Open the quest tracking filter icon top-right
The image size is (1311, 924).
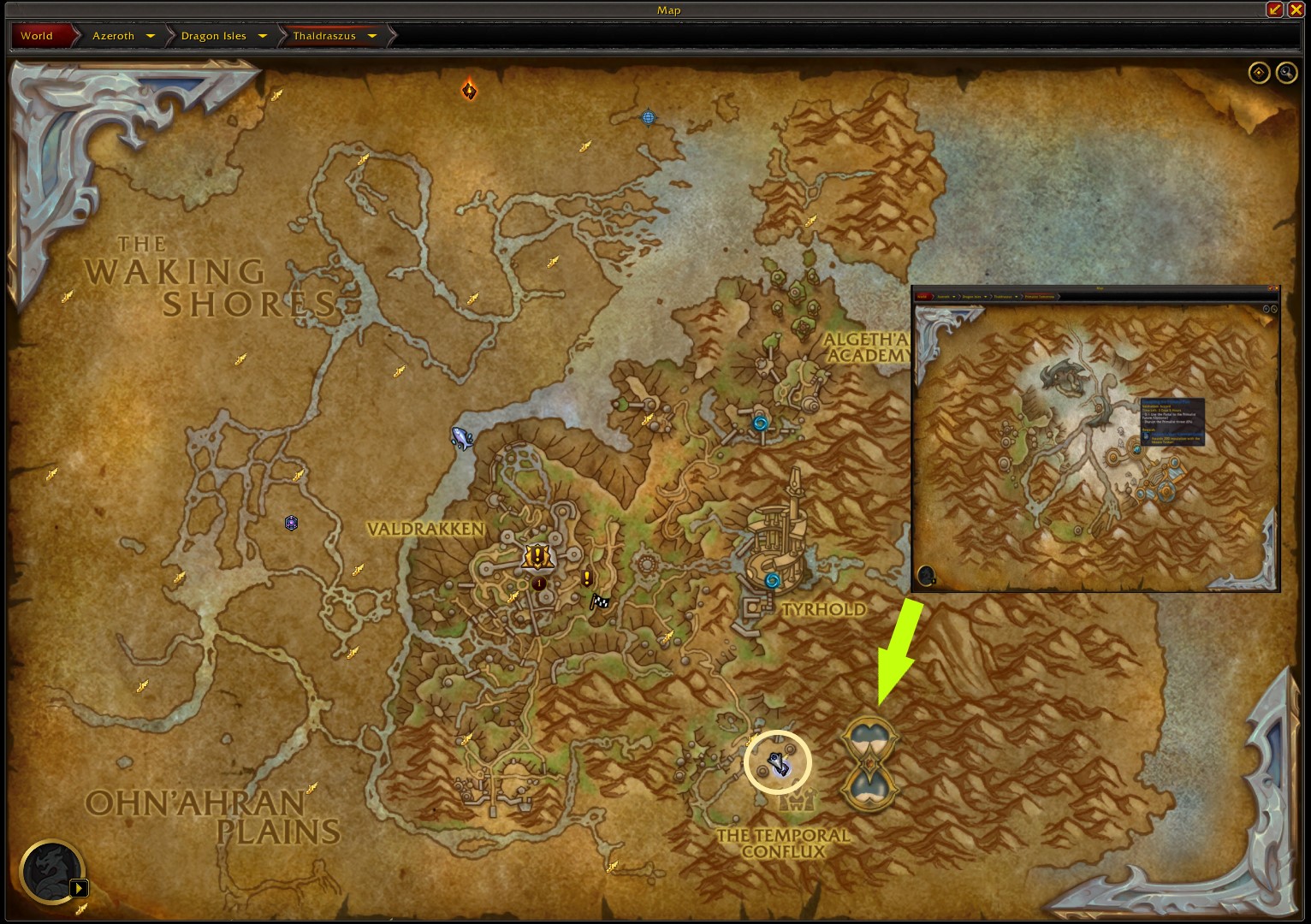(1259, 73)
